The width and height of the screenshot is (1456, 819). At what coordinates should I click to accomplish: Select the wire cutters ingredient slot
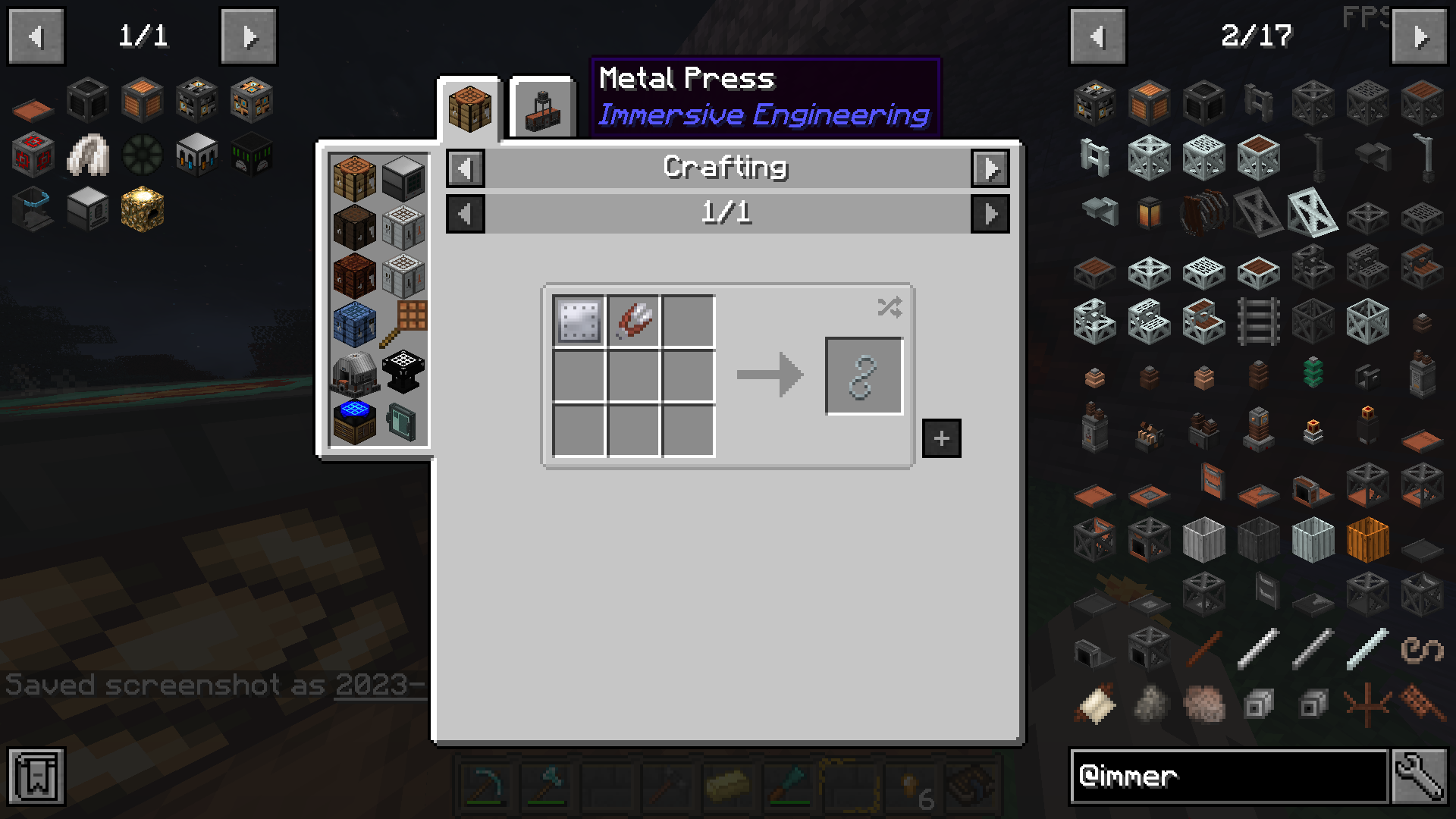tap(633, 321)
